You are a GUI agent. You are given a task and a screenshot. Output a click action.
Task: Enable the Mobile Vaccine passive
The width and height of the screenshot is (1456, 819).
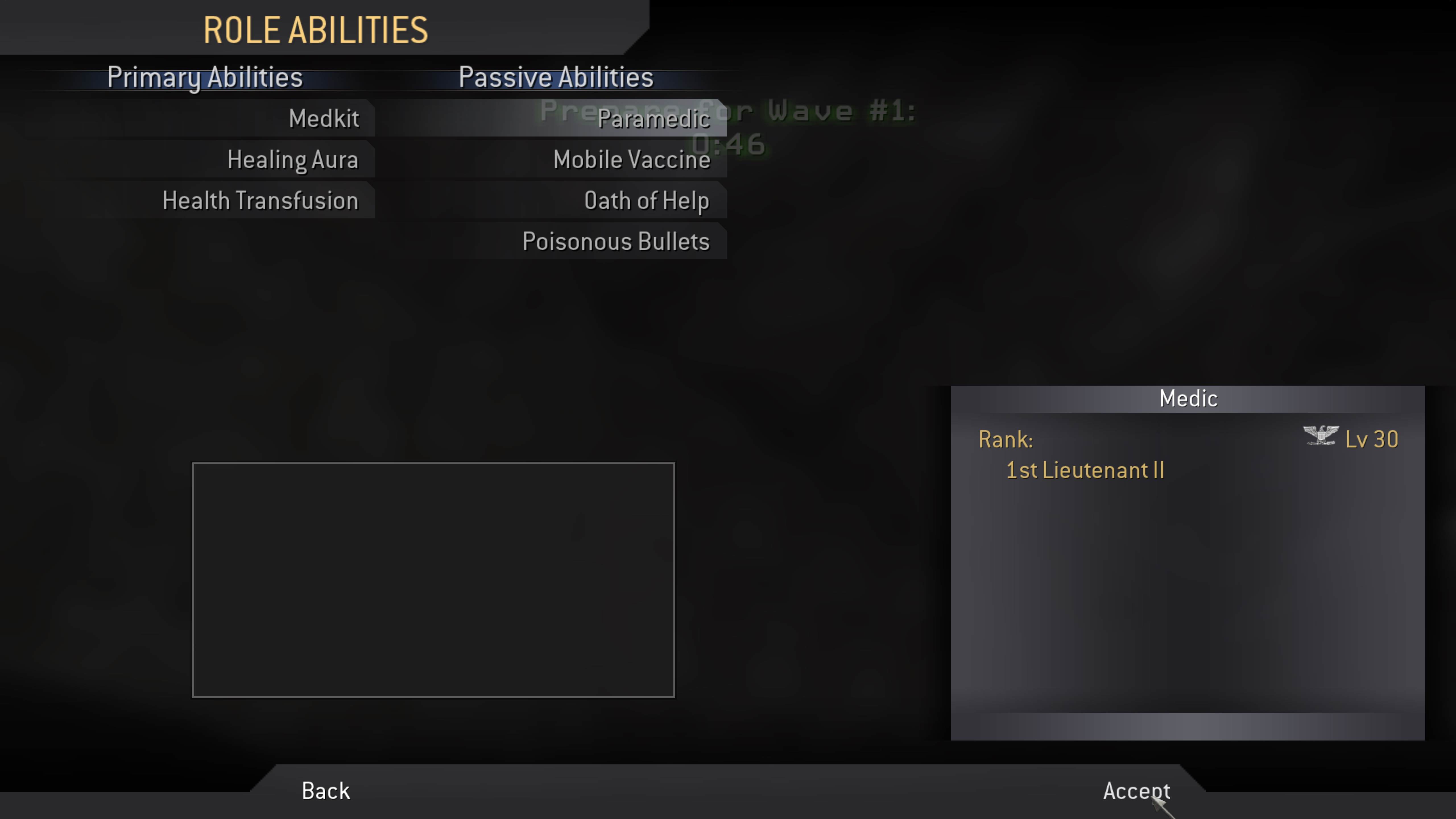tap(631, 159)
